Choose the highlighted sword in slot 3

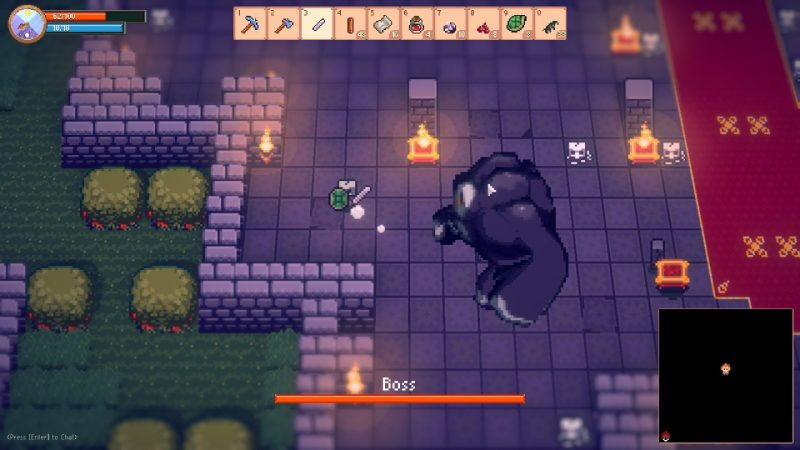click(x=317, y=23)
